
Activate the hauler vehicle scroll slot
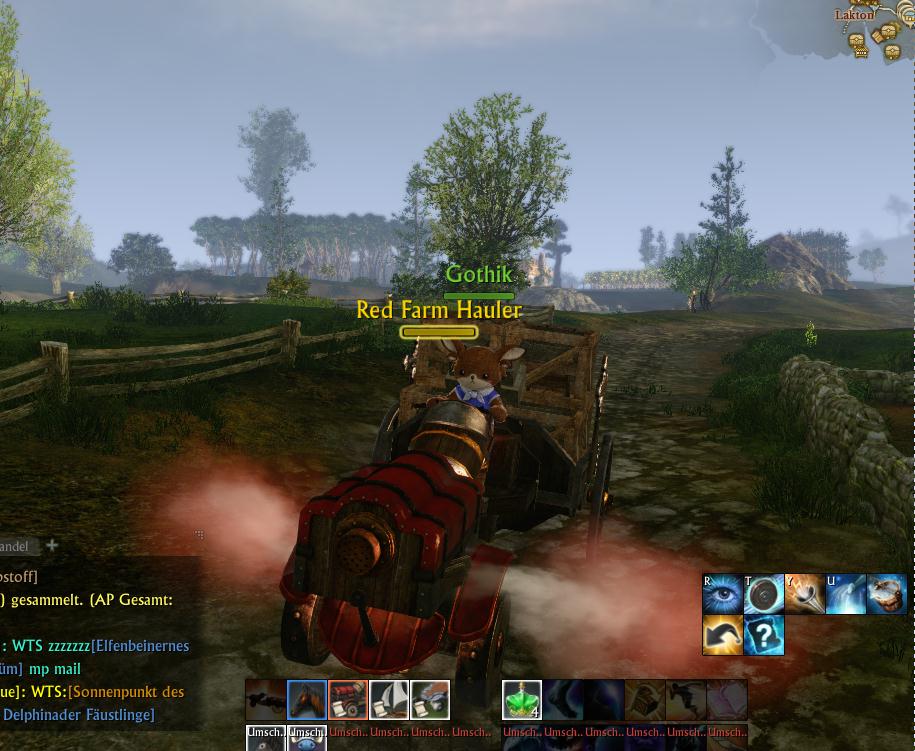point(430,700)
